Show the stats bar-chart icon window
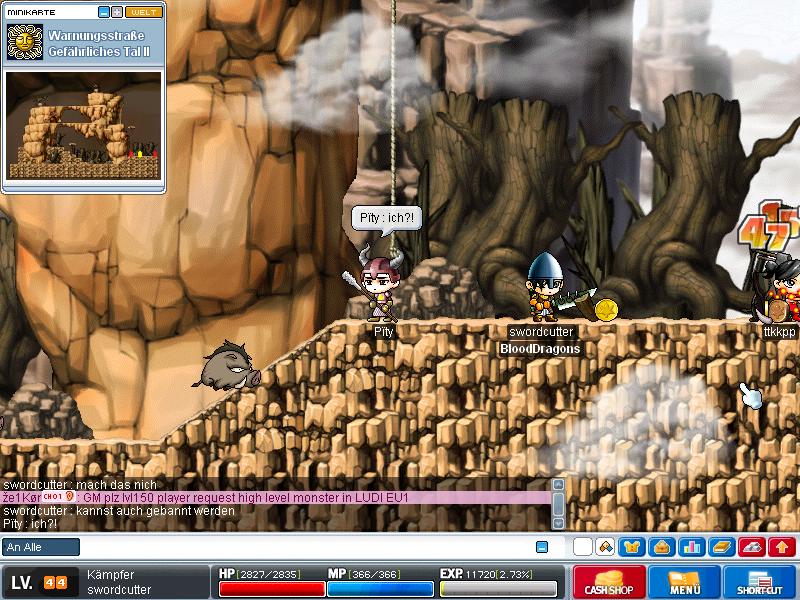The width and height of the screenshot is (800, 600). tap(690, 547)
